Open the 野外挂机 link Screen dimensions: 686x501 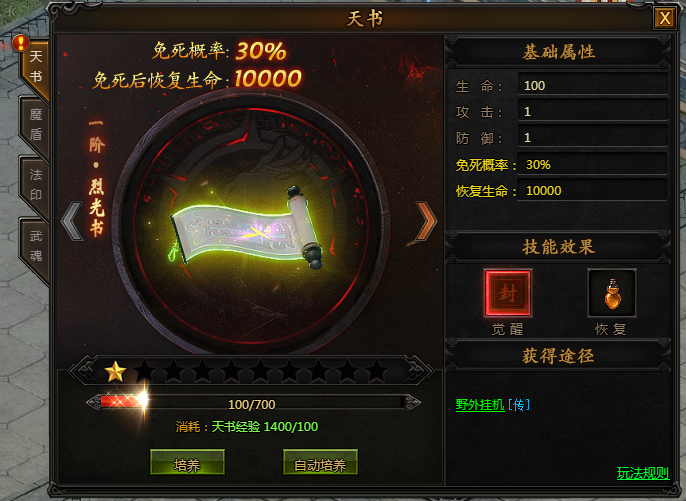(x=480, y=405)
